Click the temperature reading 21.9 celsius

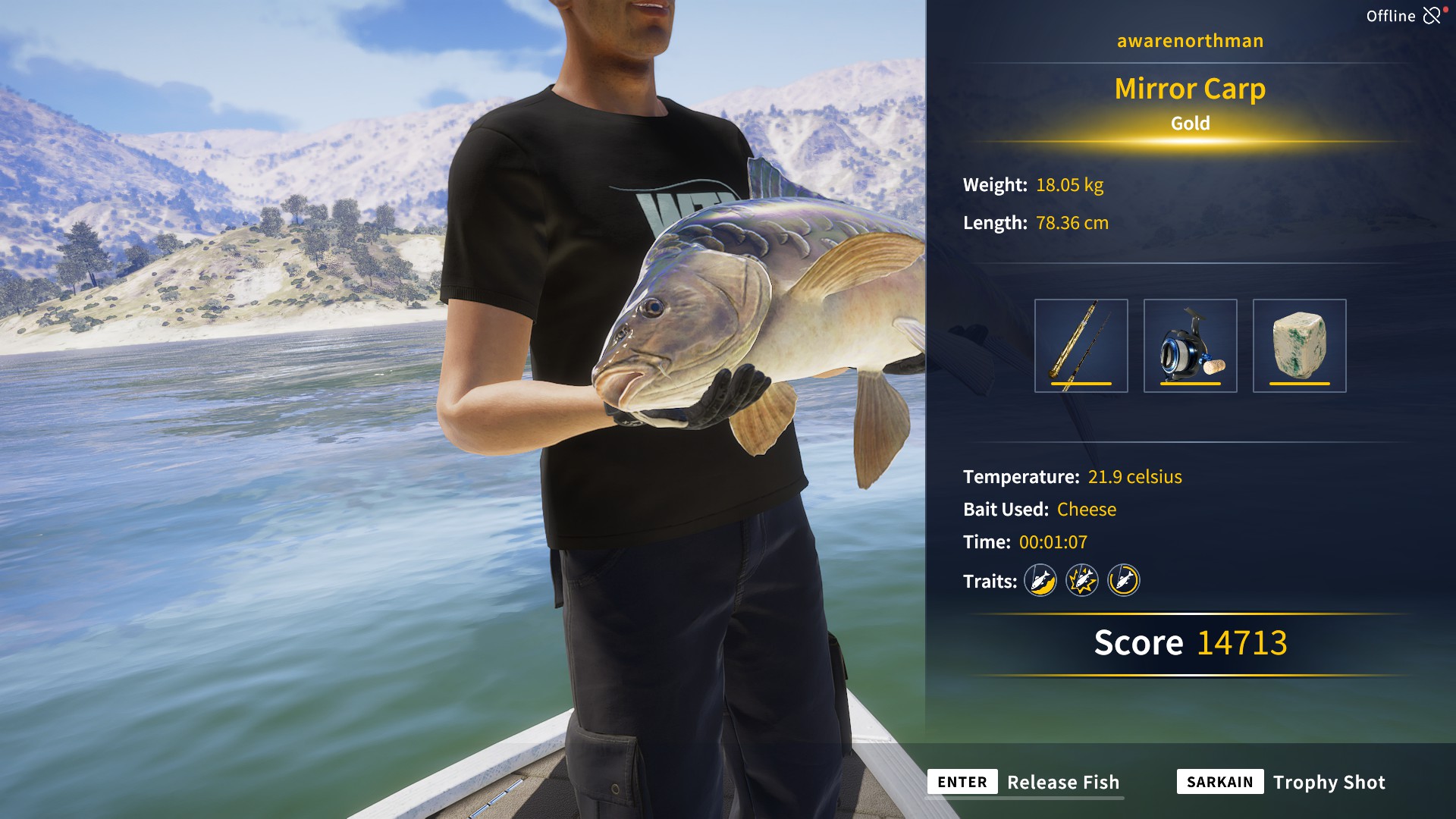(1135, 477)
